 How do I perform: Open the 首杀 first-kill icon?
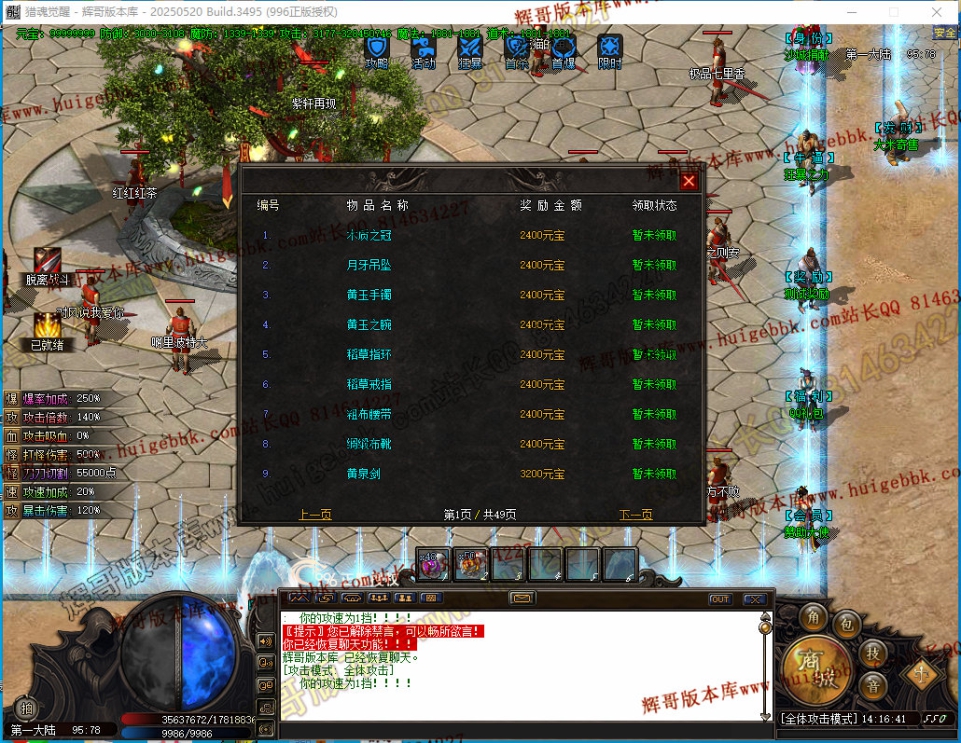(x=516, y=48)
